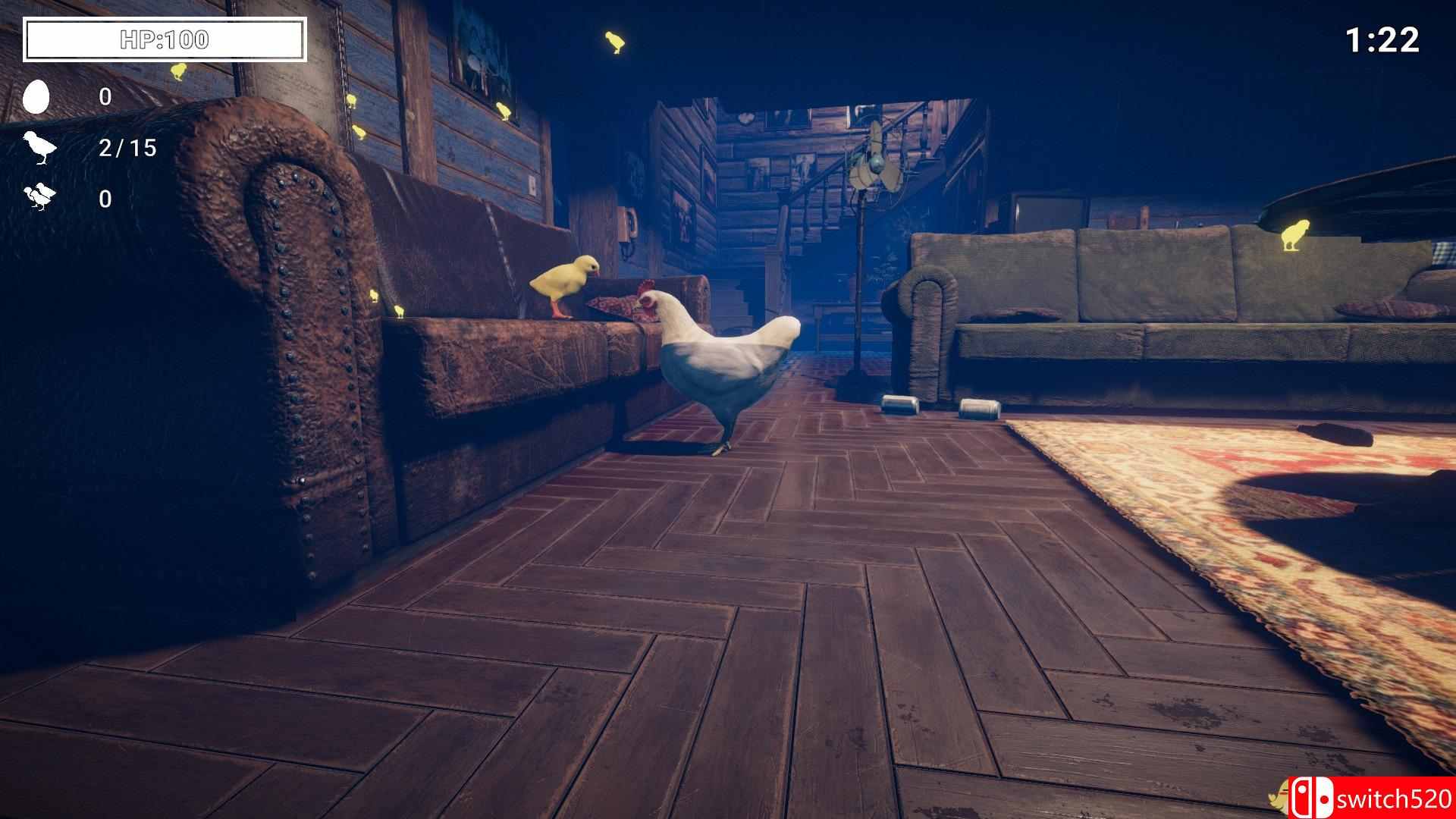Viewport: 1456px width, 819px height.
Task: Expand the 2/15 chick progress readout
Action: click(x=126, y=149)
